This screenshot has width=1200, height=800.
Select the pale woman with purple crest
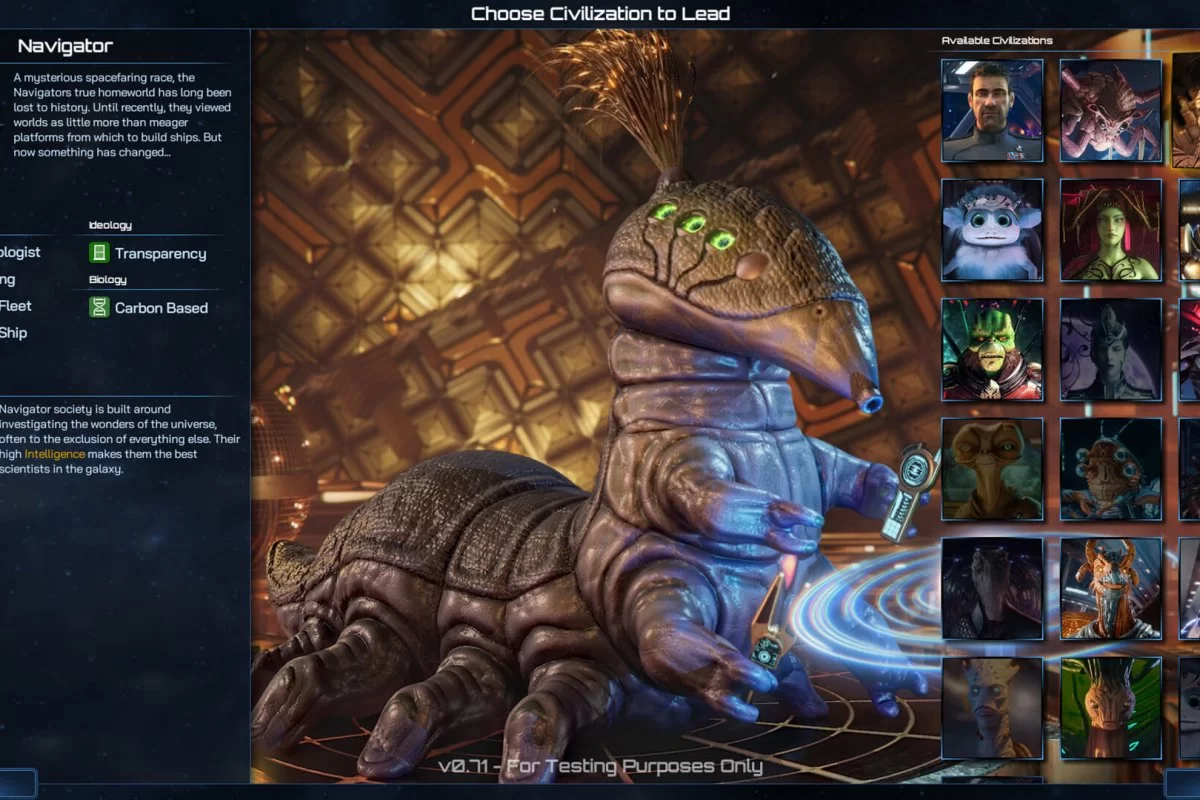click(x=1111, y=349)
